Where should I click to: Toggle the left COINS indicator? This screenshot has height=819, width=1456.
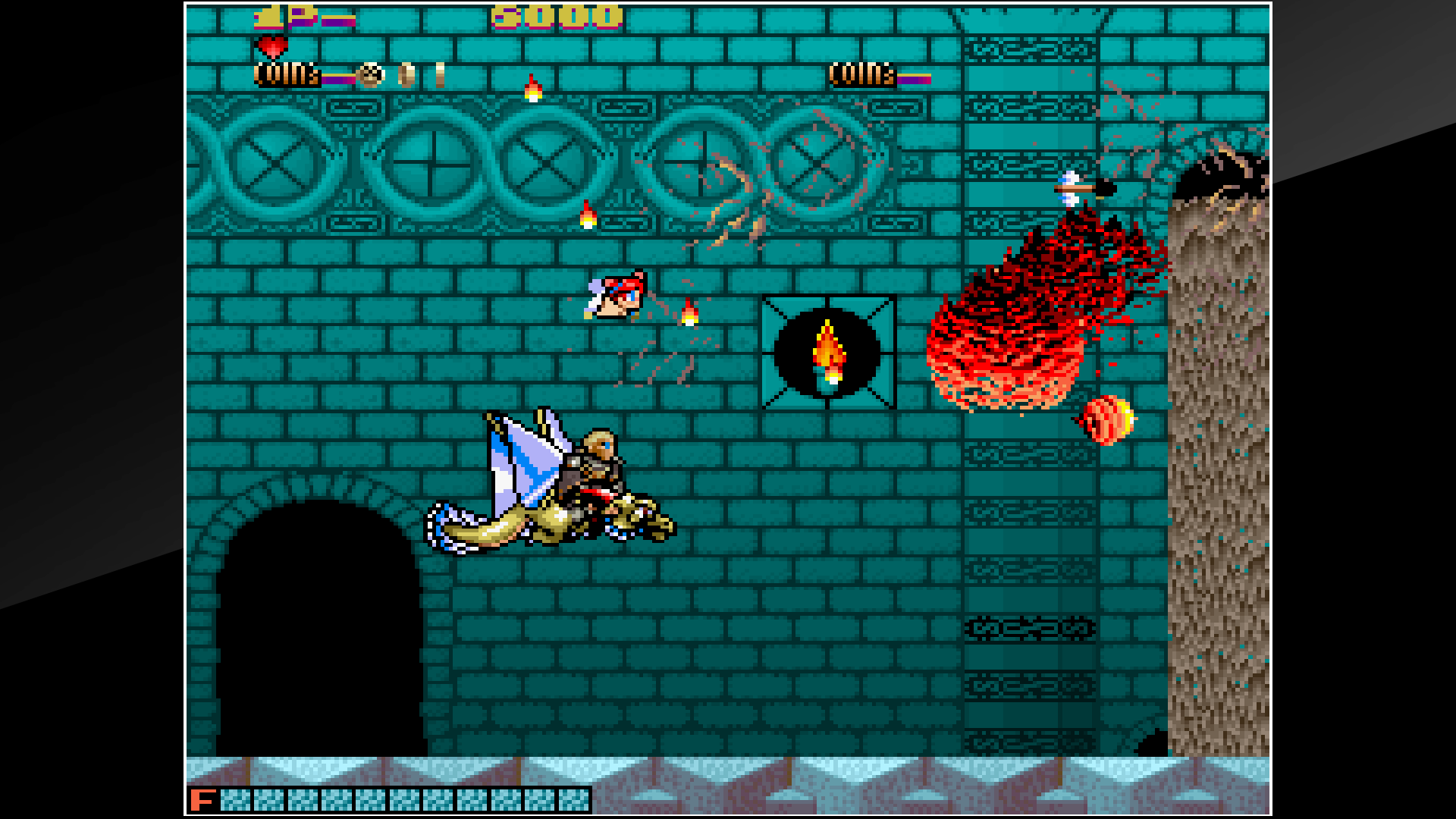pos(287,75)
